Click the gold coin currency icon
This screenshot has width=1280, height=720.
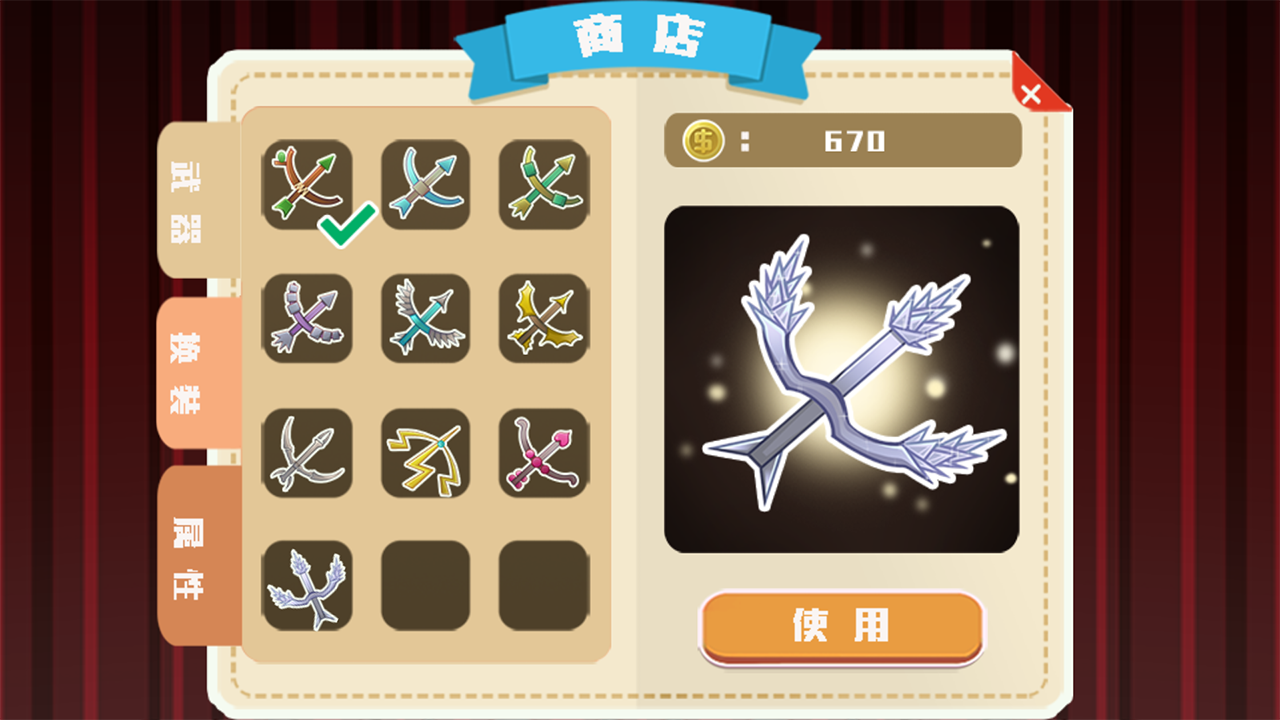coord(703,140)
